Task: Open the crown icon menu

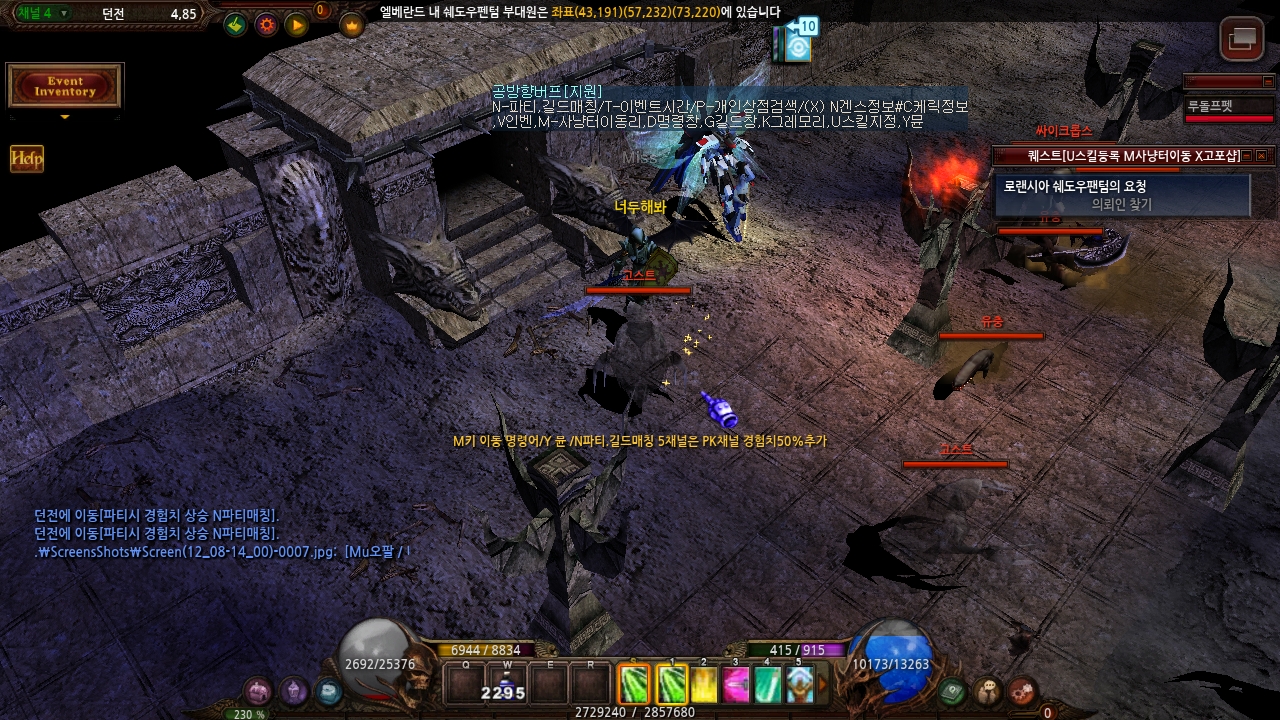Action: [x=352, y=25]
